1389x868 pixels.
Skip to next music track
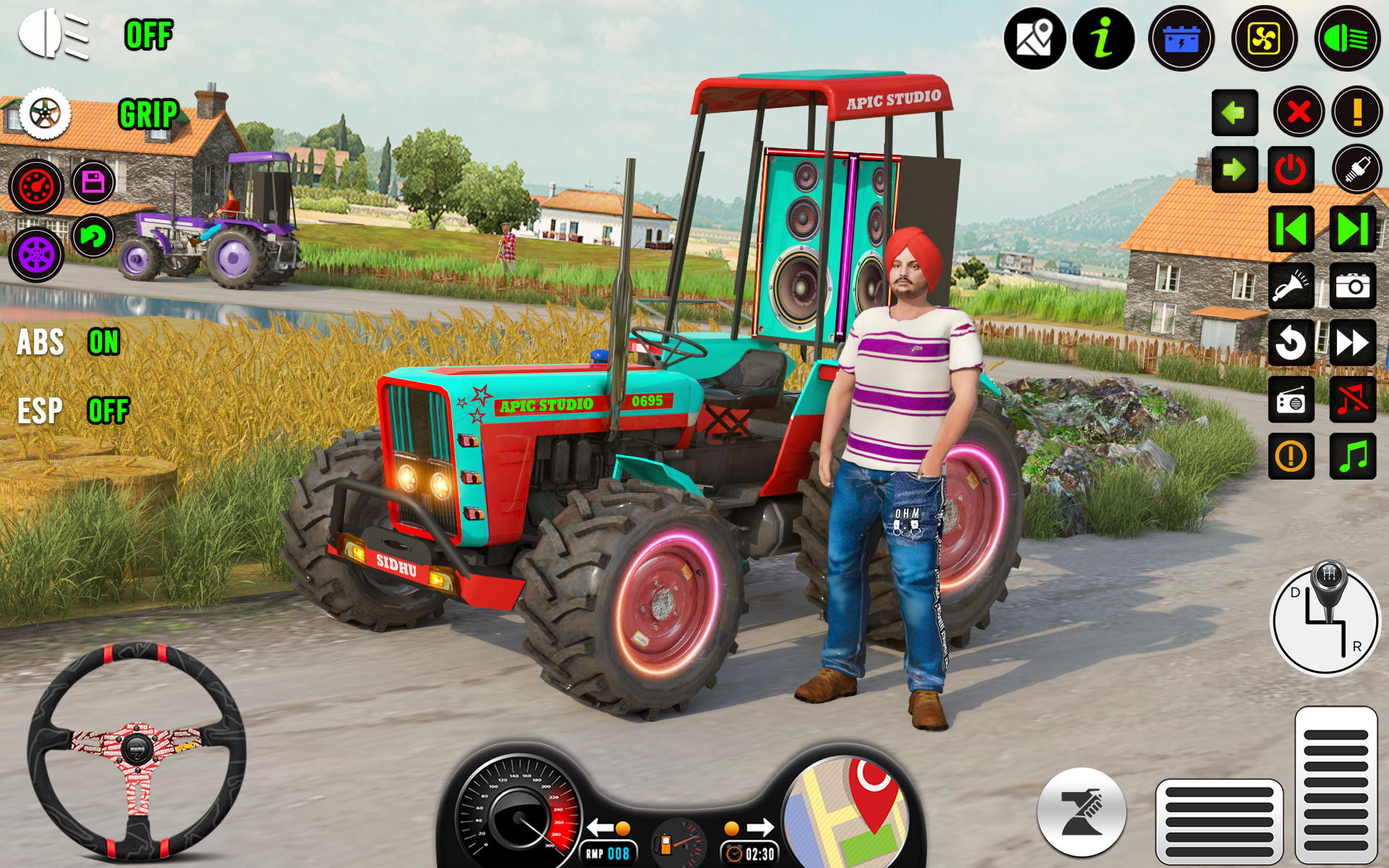pos(1352,229)
